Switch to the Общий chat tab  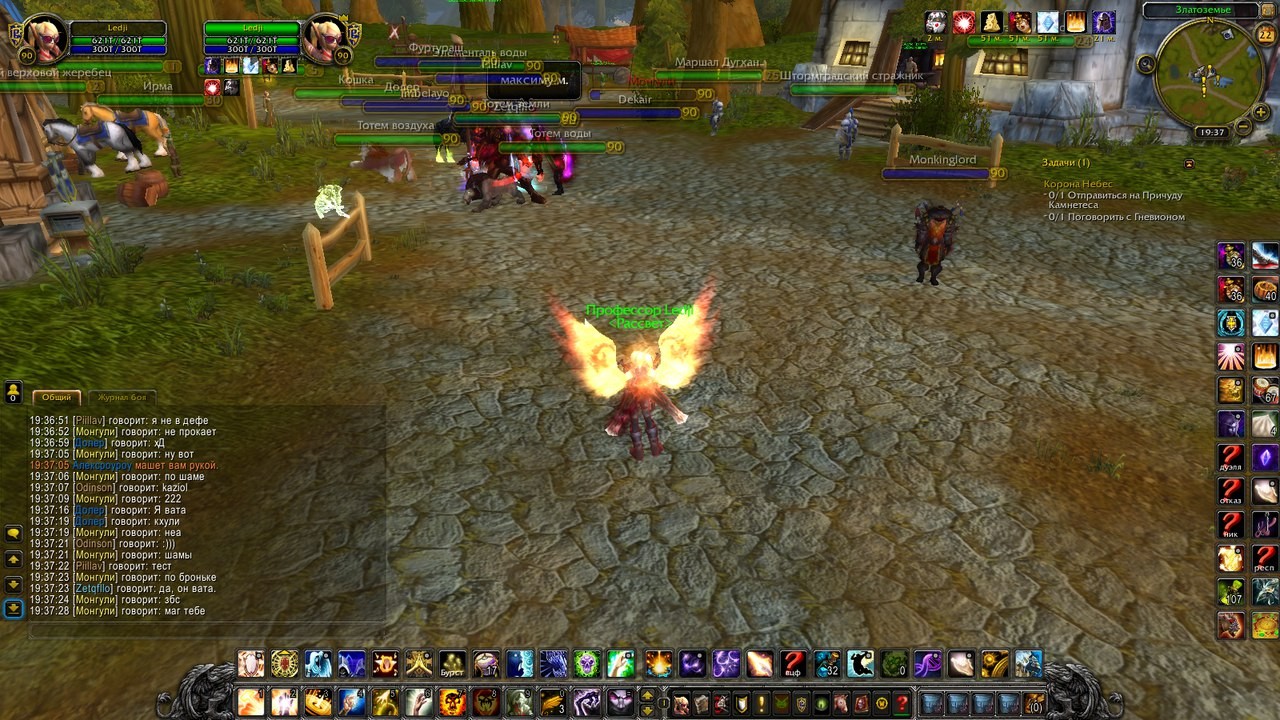[x=56, y=397]
